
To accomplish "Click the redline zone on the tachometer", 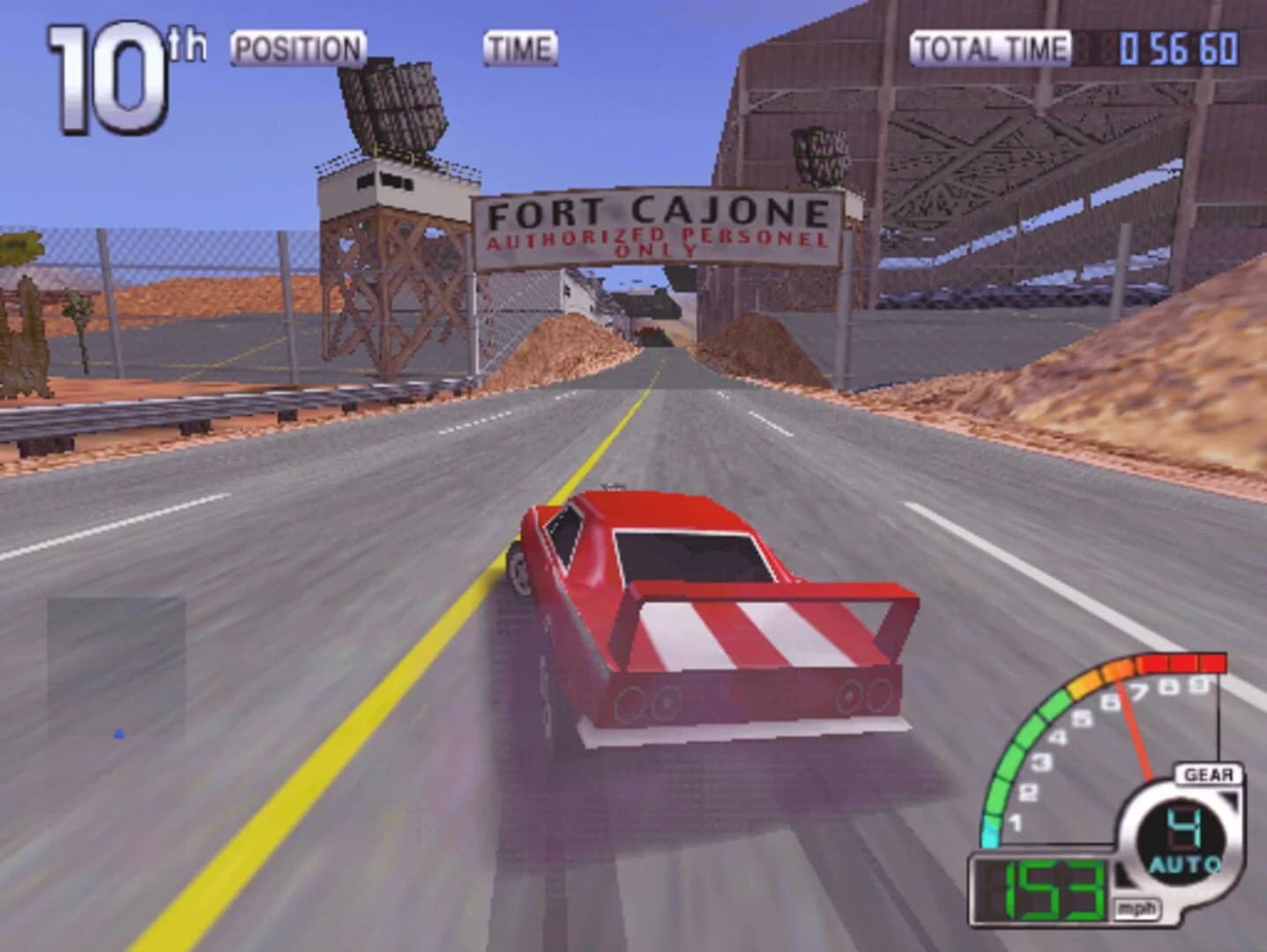I will (1181, 663).
